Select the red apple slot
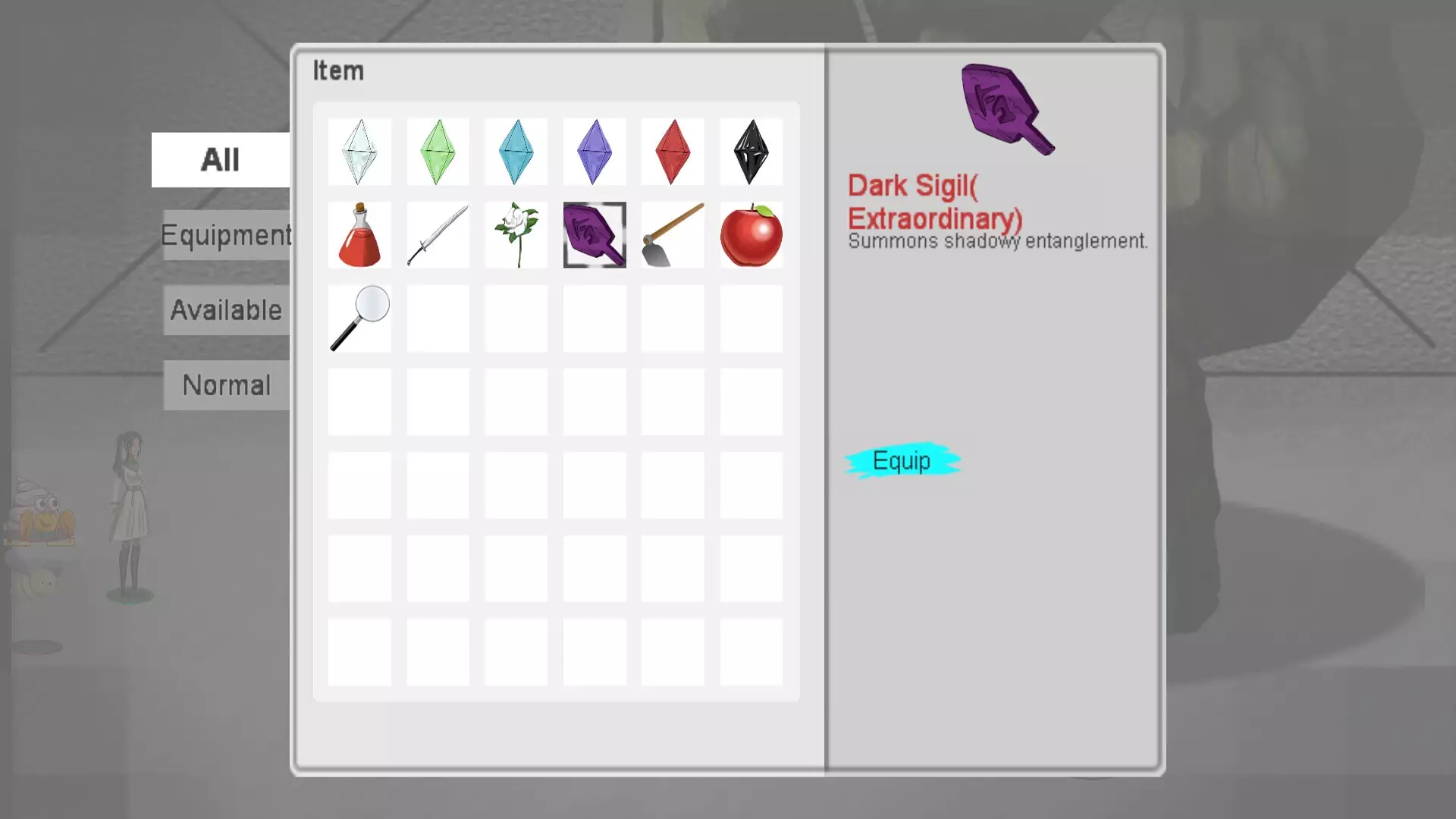Image resolution: width=1456 pixels, height=819 pixels. [x=751, y=235]
